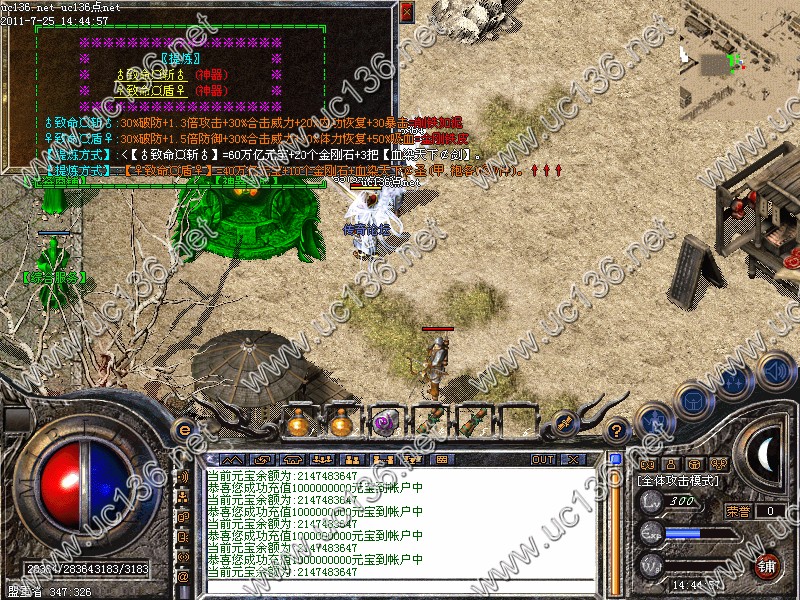Open the question mark help button
Image resolution: width=800 pixels, height=600 pixels.
pos(617,429)
